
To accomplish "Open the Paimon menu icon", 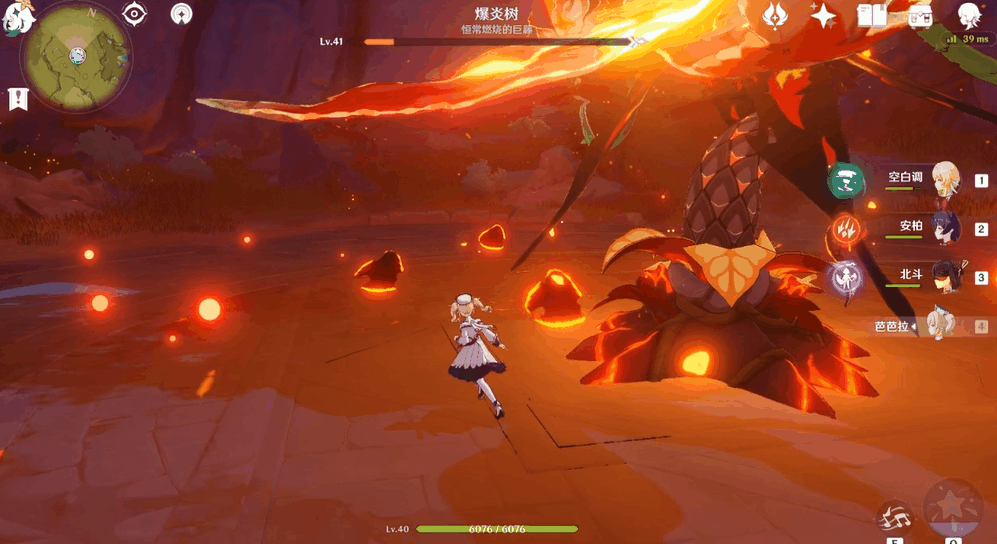I will pyautogui.click(x=17, y=17).
